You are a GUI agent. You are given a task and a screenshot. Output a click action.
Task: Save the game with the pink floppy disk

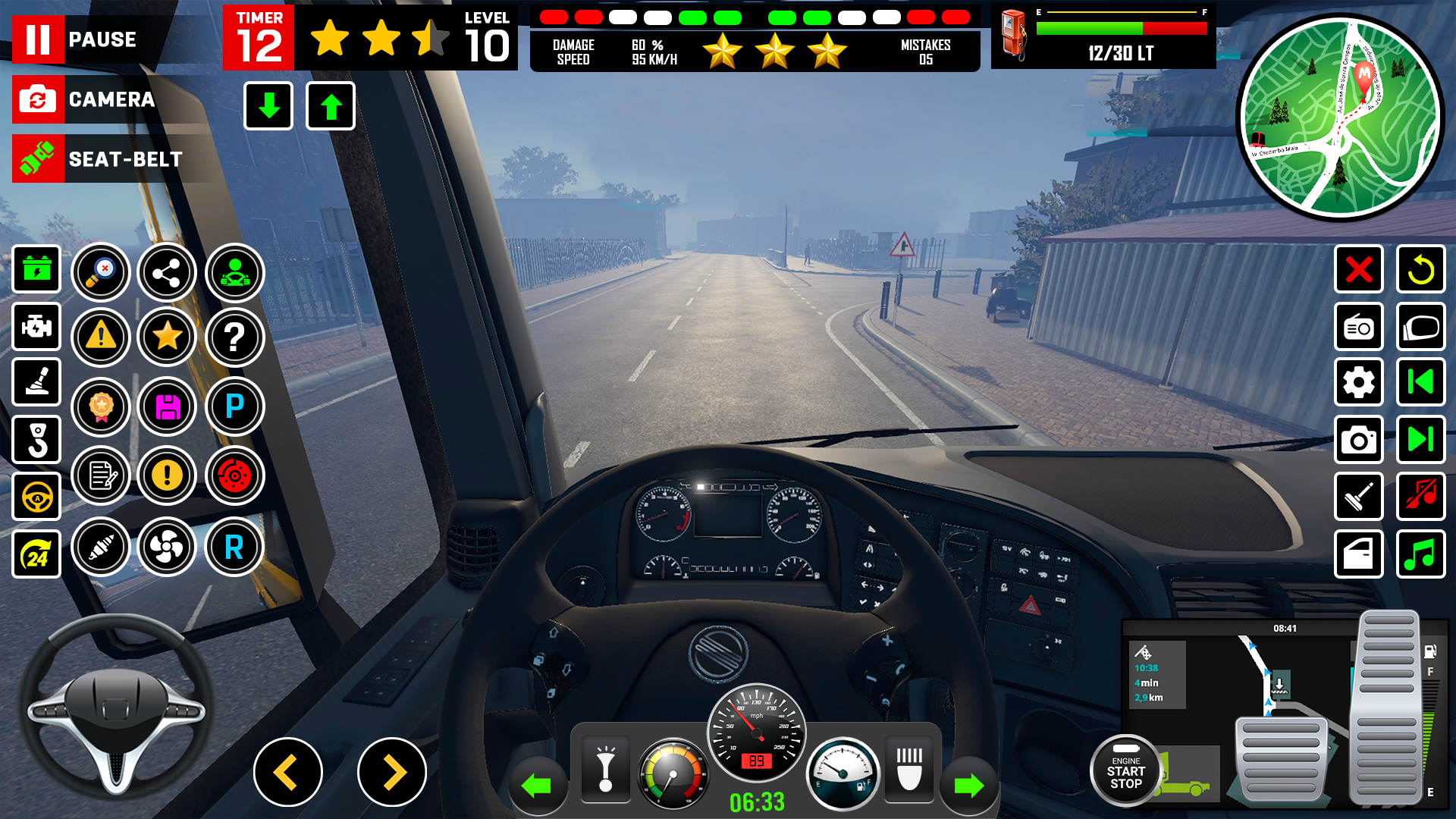coord(167,406)
